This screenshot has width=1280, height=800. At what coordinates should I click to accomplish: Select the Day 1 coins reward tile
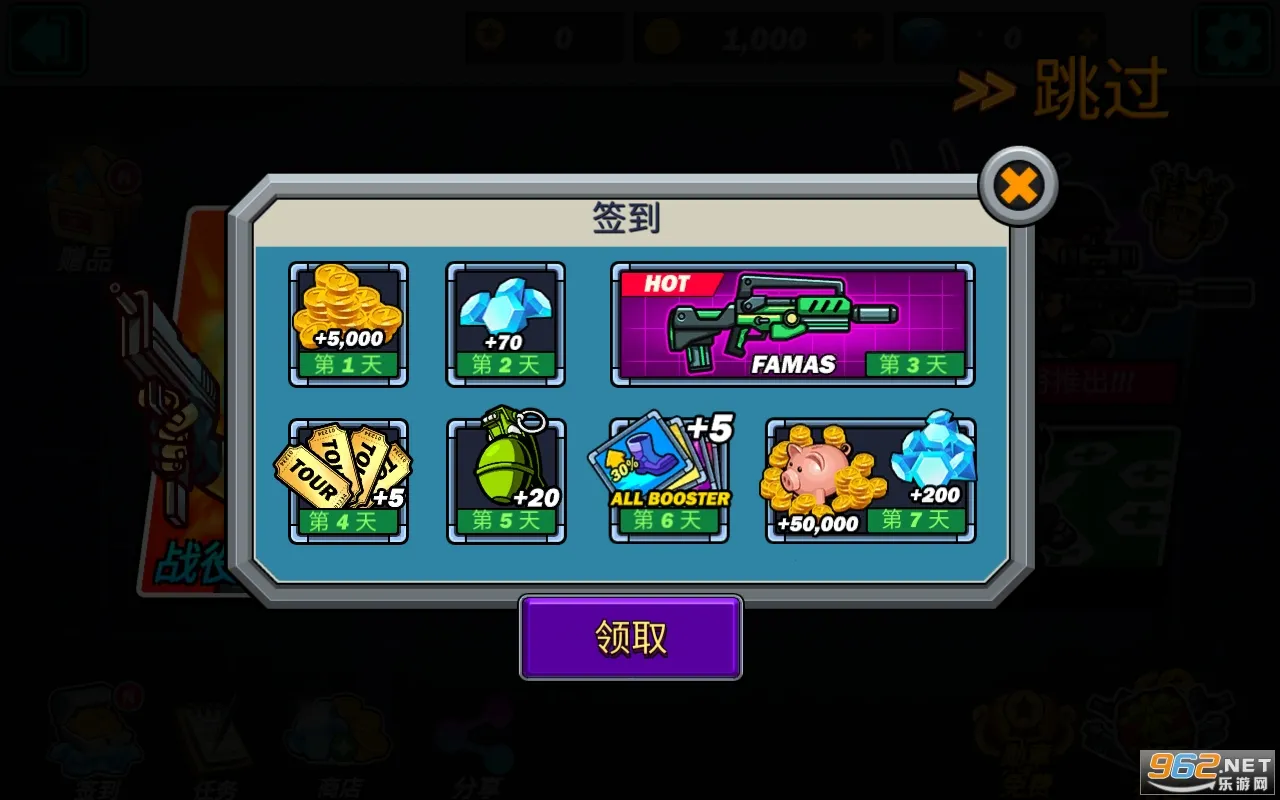pos(348,322)
